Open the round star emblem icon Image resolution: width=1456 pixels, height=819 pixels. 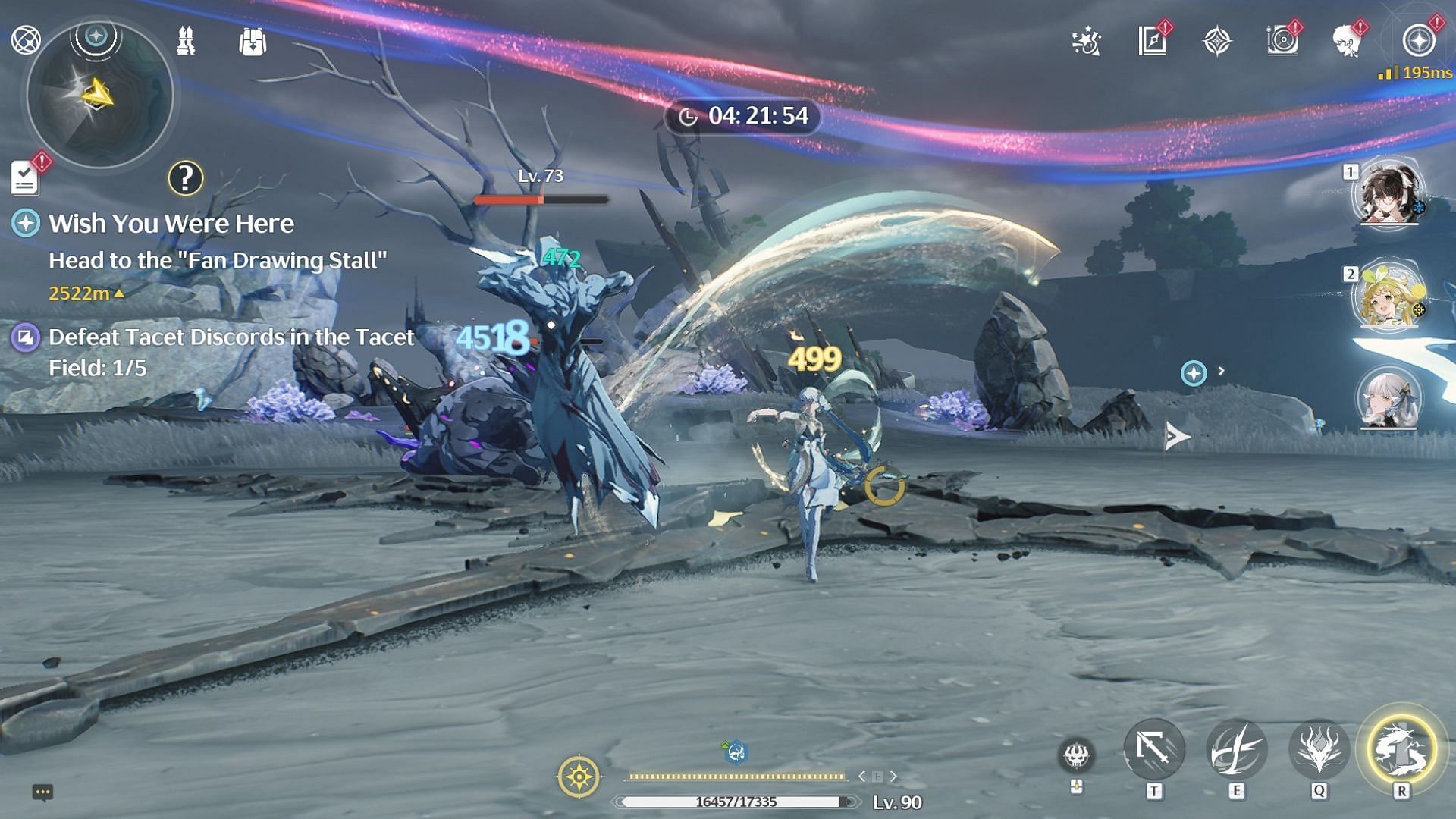pos(1418,41)
